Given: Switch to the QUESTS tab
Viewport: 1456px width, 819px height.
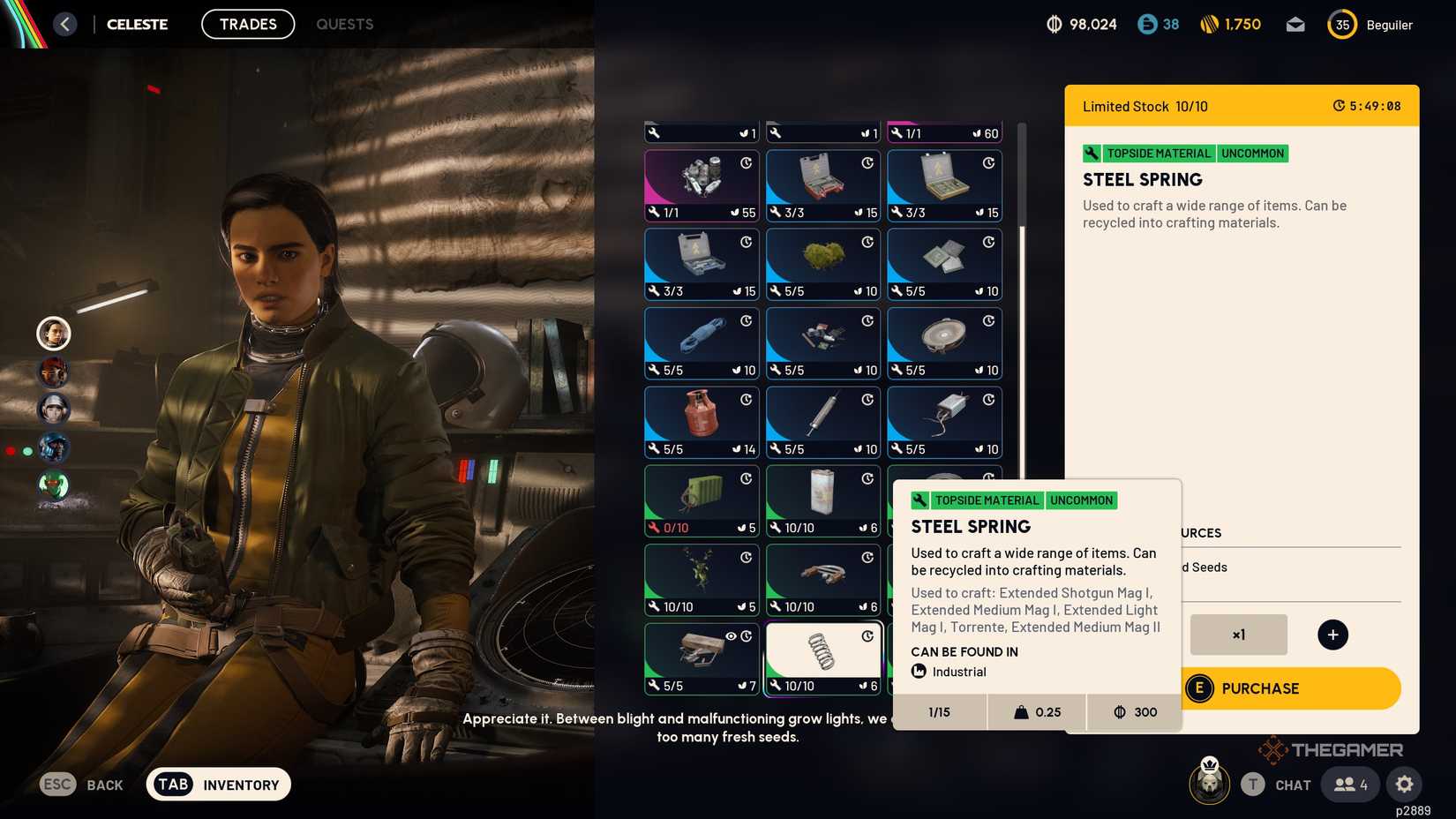Looking at the screenshot, I should (x=344, y=24).
